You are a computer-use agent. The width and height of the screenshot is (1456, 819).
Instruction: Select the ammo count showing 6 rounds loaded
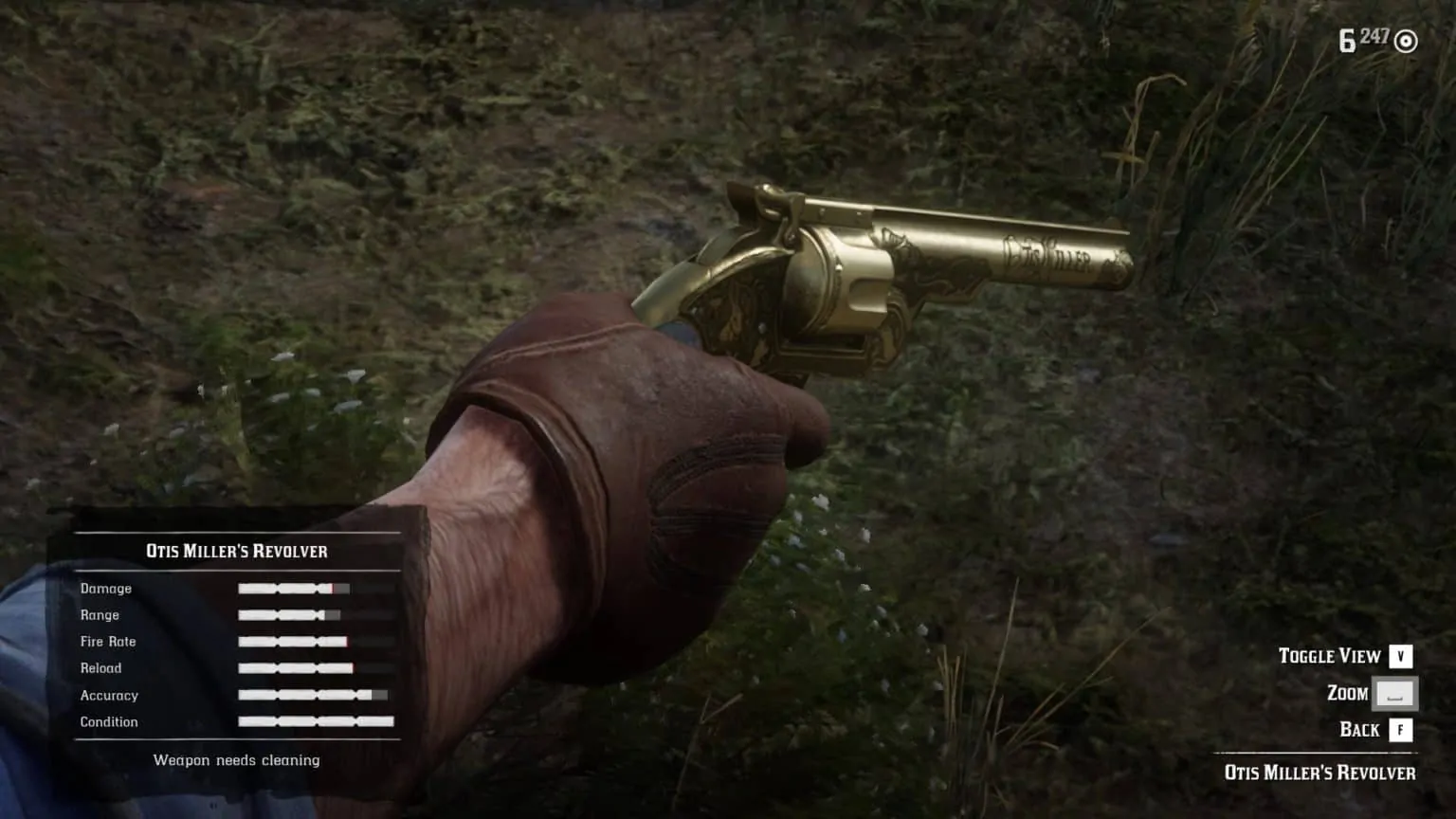1347,38
